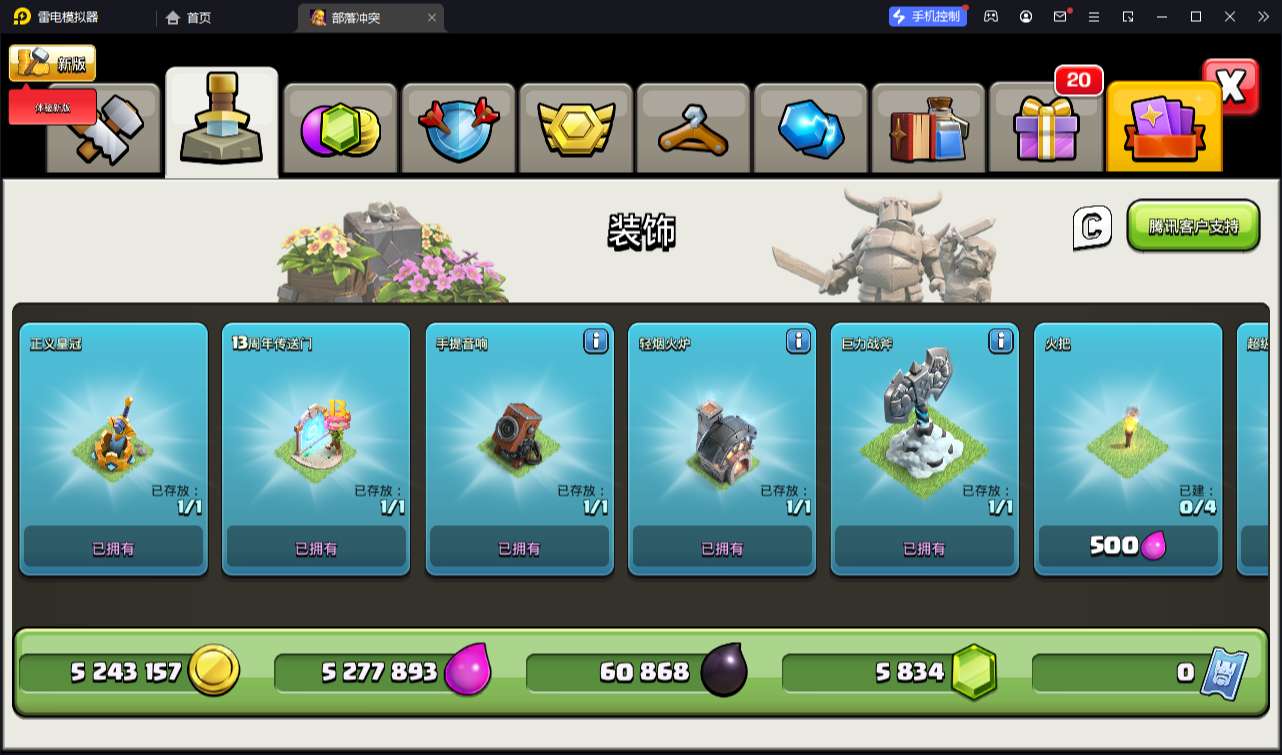1282x755 pixels.
Task: Click the creator code C icon
Action: tap(1092, 227)
